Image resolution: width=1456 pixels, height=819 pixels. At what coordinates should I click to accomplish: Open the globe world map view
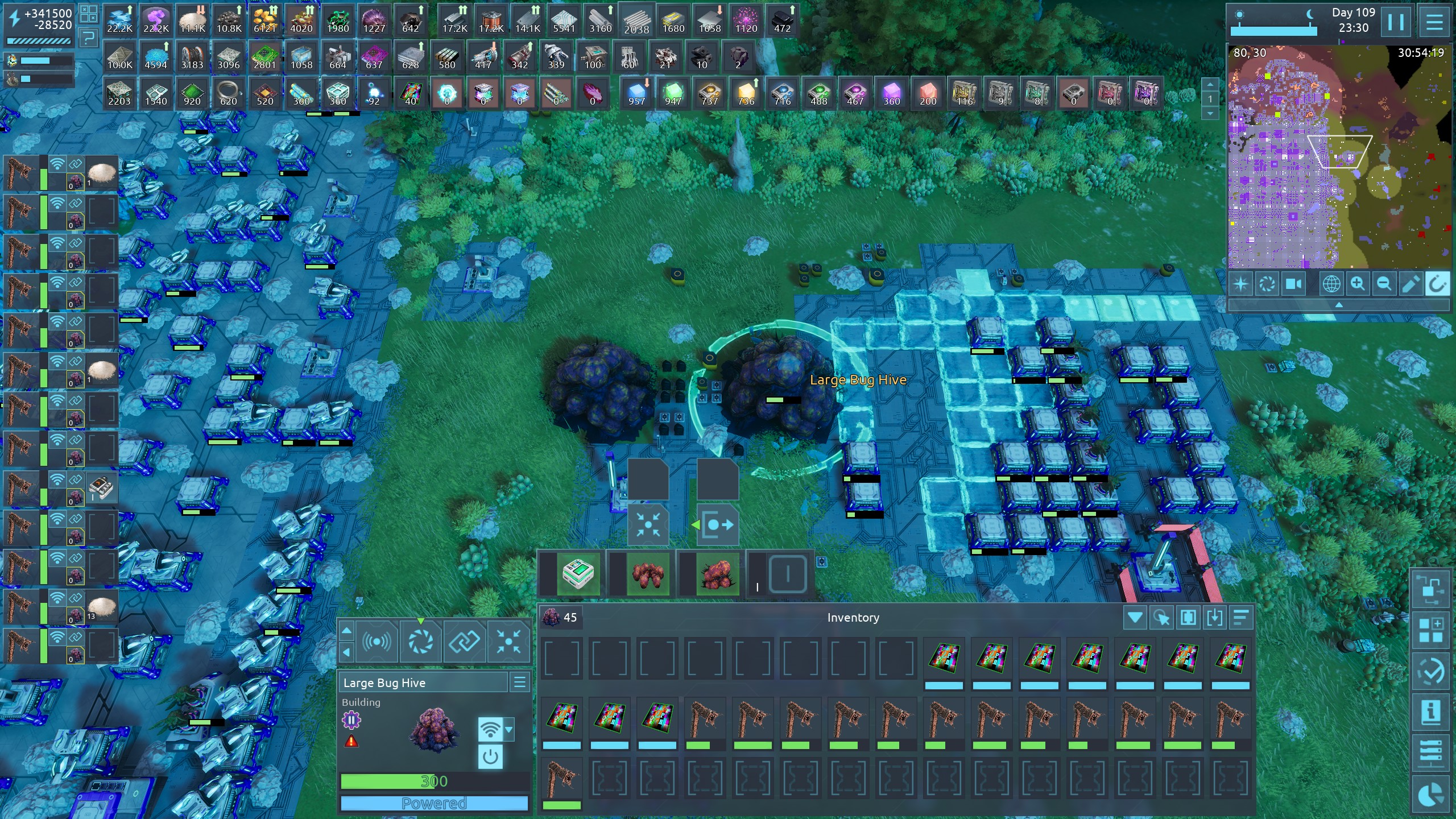1331,283
